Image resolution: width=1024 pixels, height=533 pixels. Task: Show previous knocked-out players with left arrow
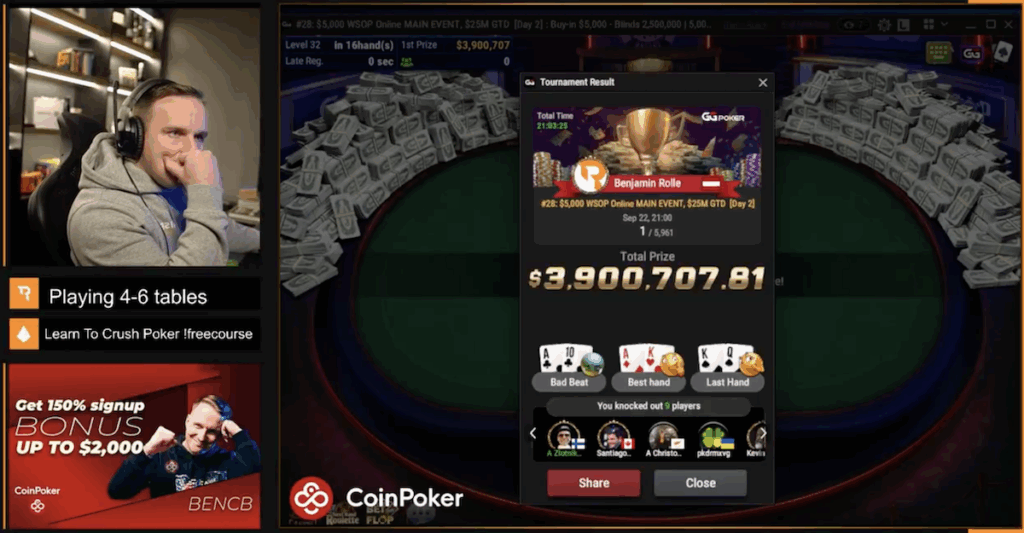533,434
